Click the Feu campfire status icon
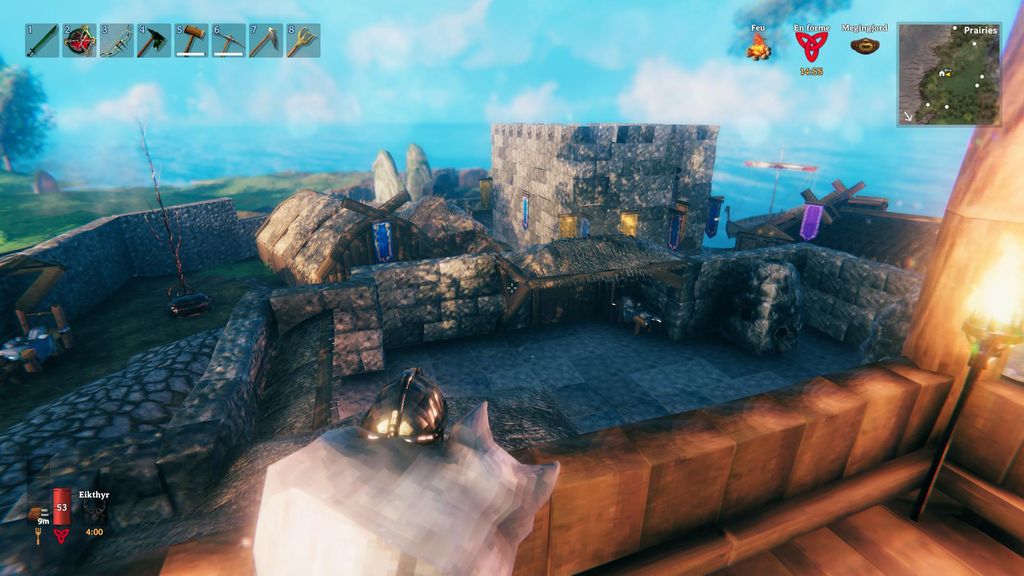Screen dimensions: 1024x576 pos(758,47)
